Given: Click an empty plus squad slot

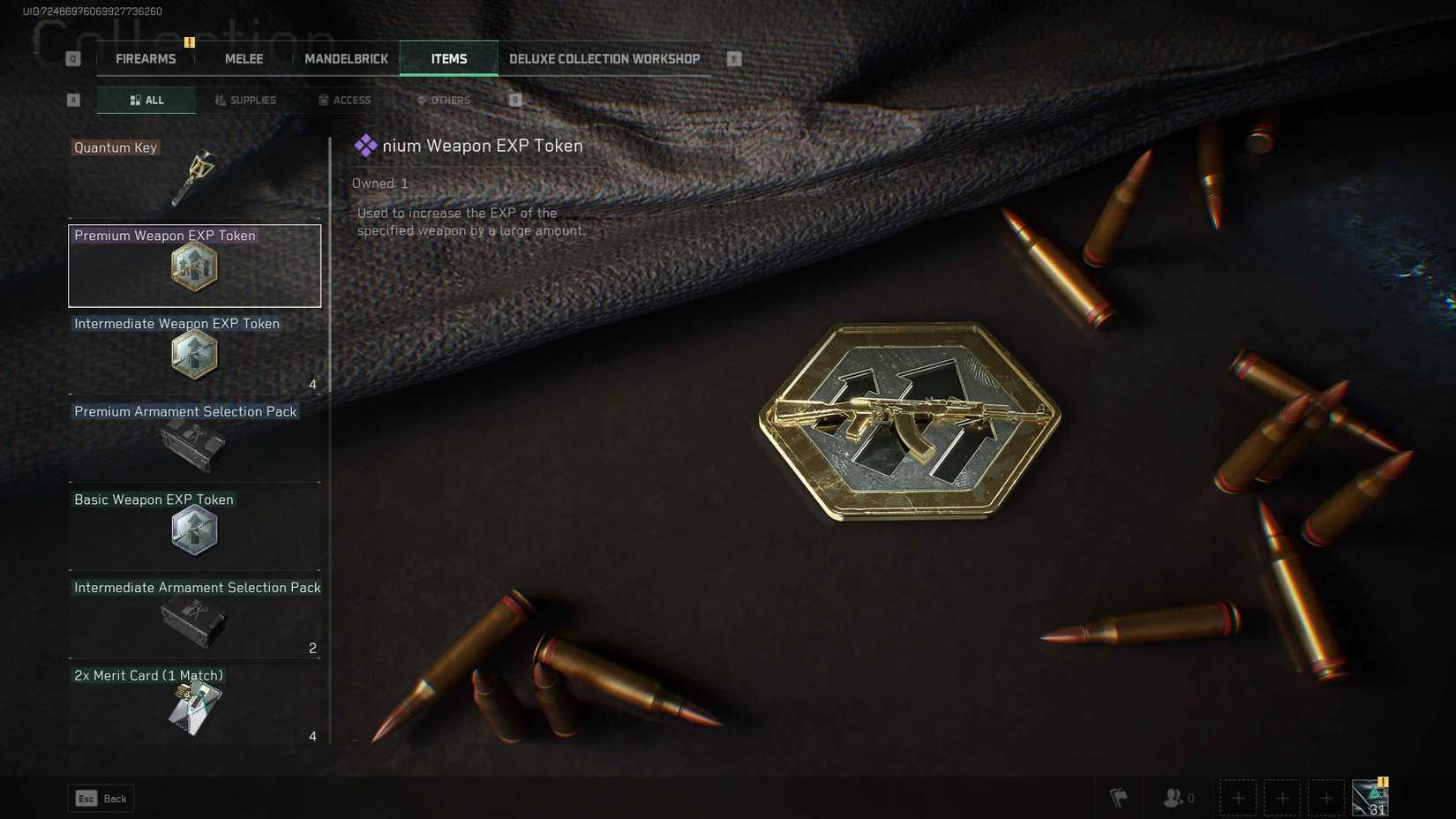Looking at the screenshot, I should pos(1238,798).
